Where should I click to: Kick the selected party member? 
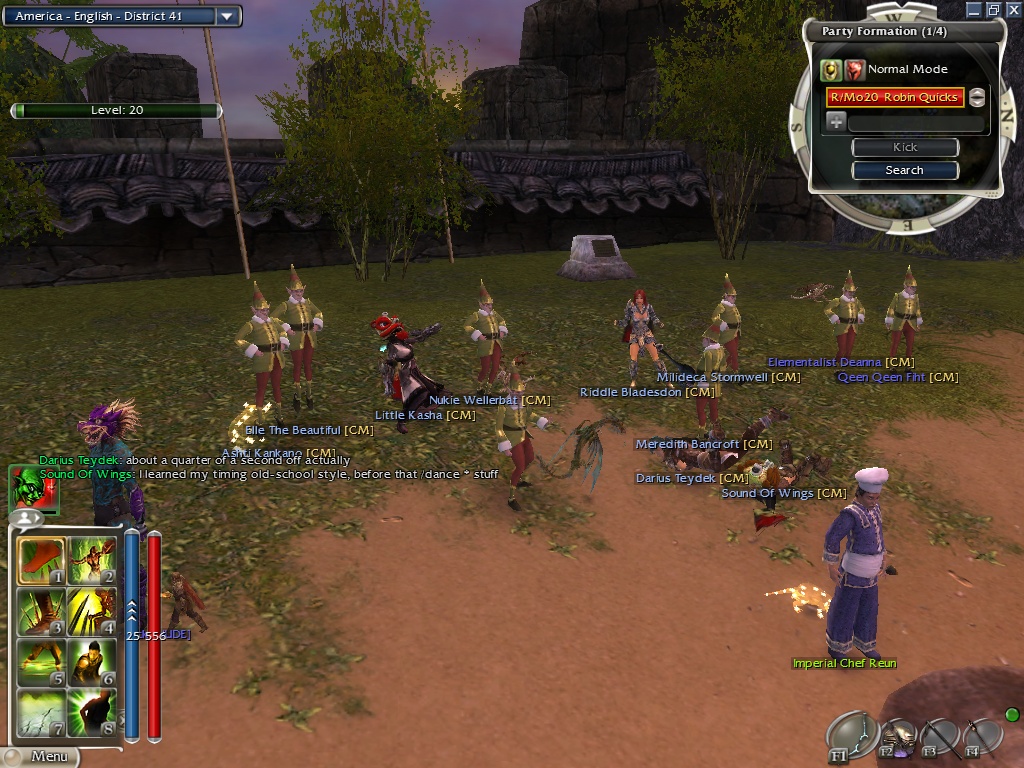click(x=905, y=147)
